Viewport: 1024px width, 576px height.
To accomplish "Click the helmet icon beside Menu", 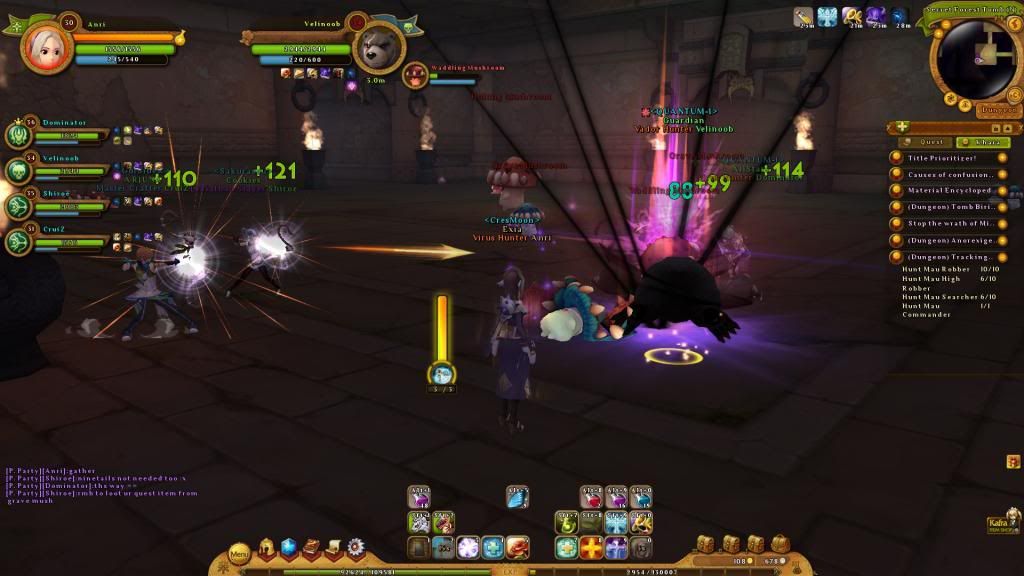I will [x=267, y=548].
